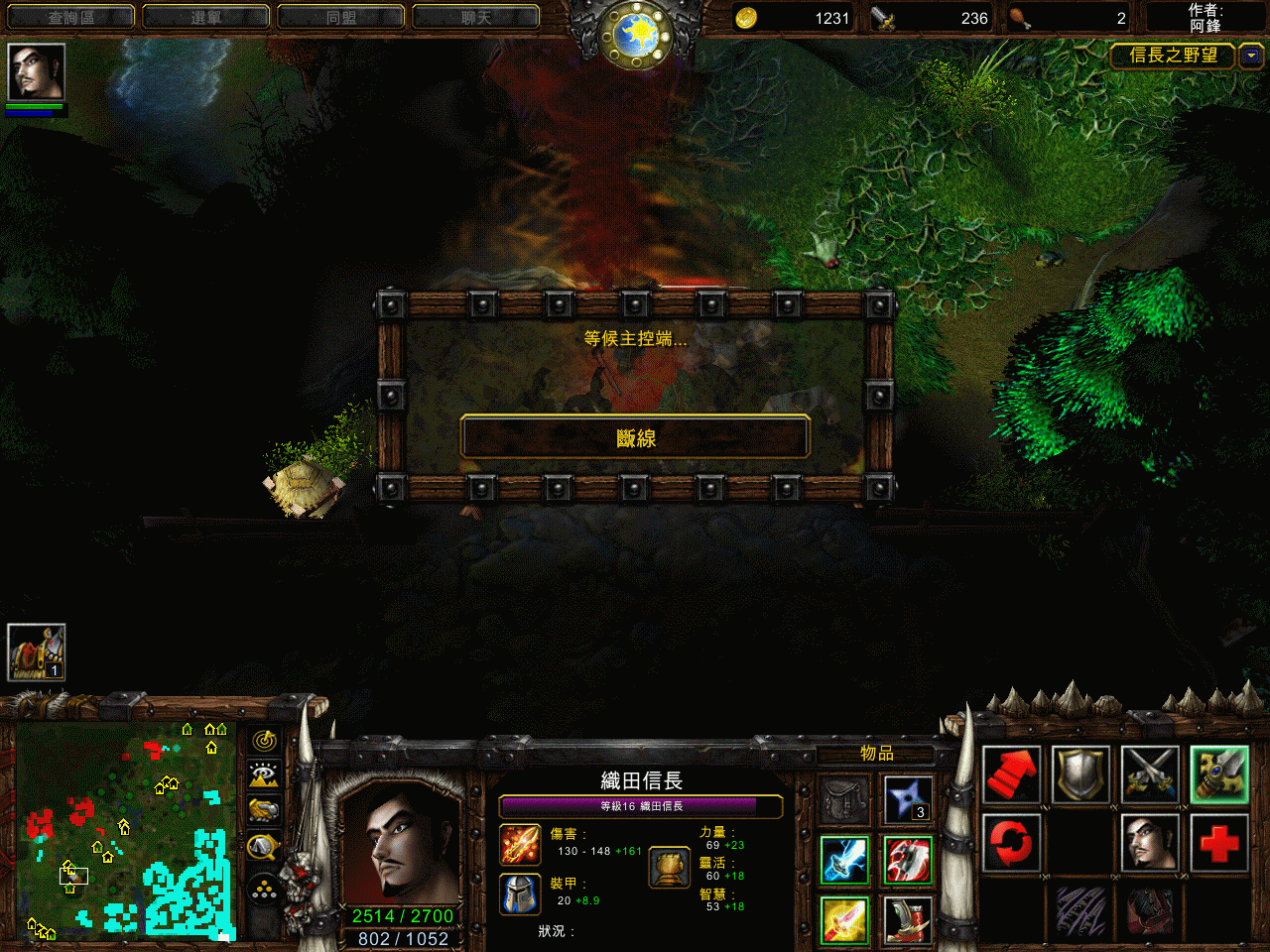Click the minimap ping signal icon
This screenshot has width=1270, height=952.
263,740
